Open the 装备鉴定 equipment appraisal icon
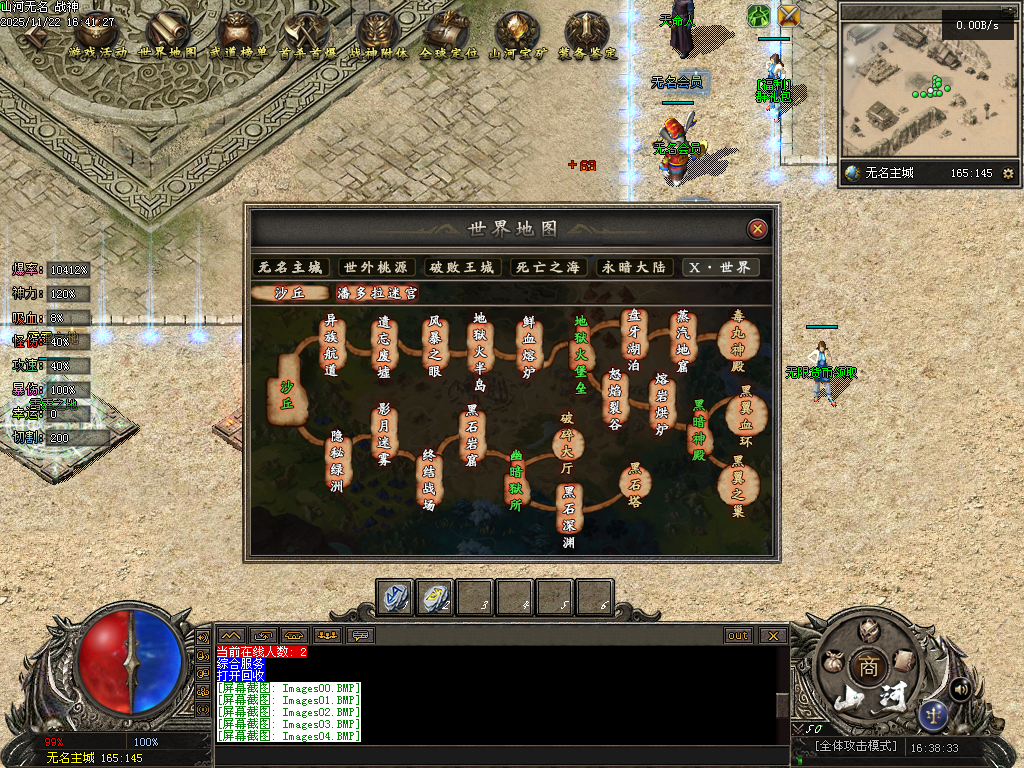The image size is (1024, 768). 587,35
